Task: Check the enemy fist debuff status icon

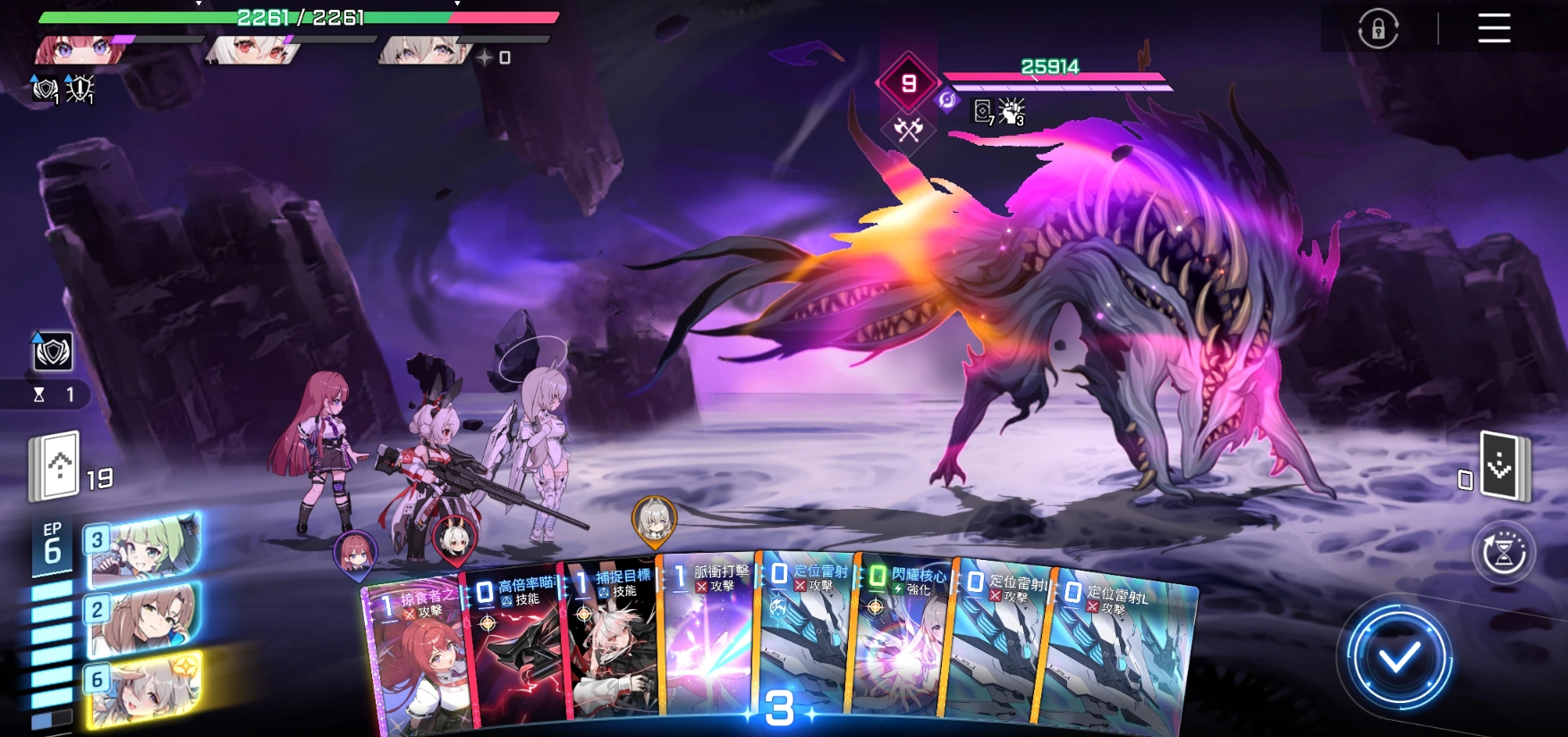Action: pos(1012,112)
